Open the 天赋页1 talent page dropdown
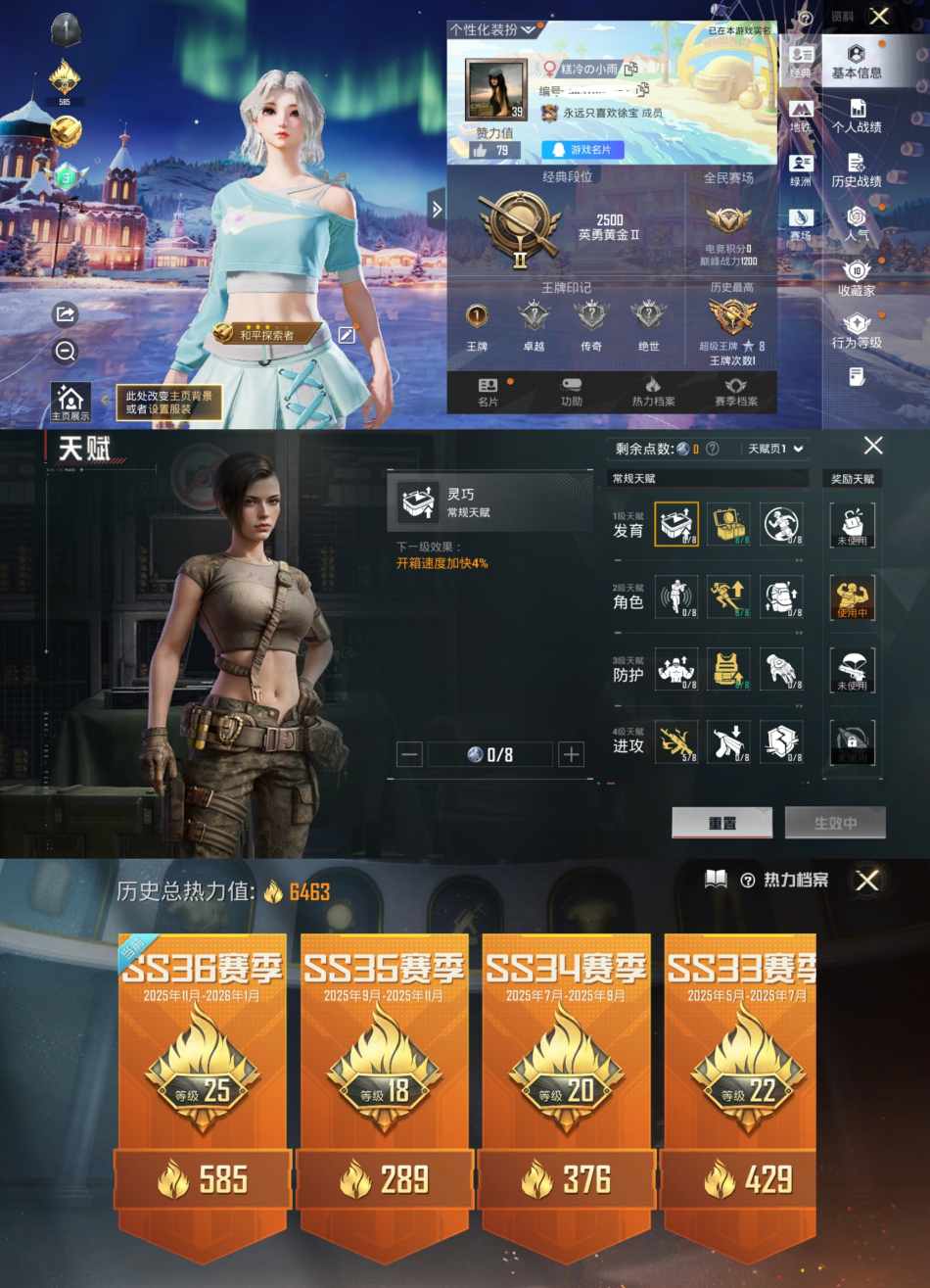This screenshot has height=1288, width=930. click(775, 449)
